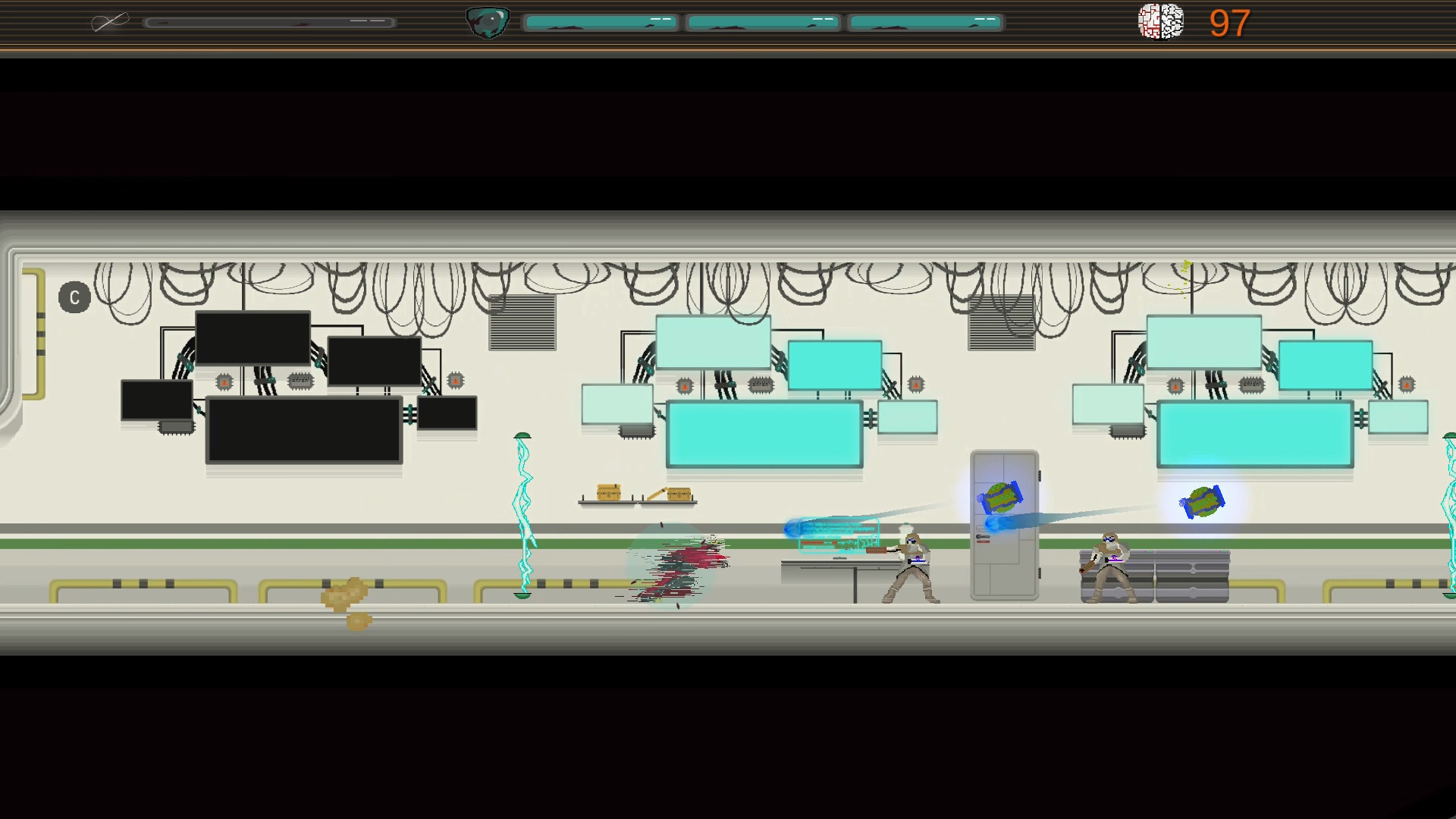
Task: Click the jellyfish floating on the lightning column
Action: [522, 435]
